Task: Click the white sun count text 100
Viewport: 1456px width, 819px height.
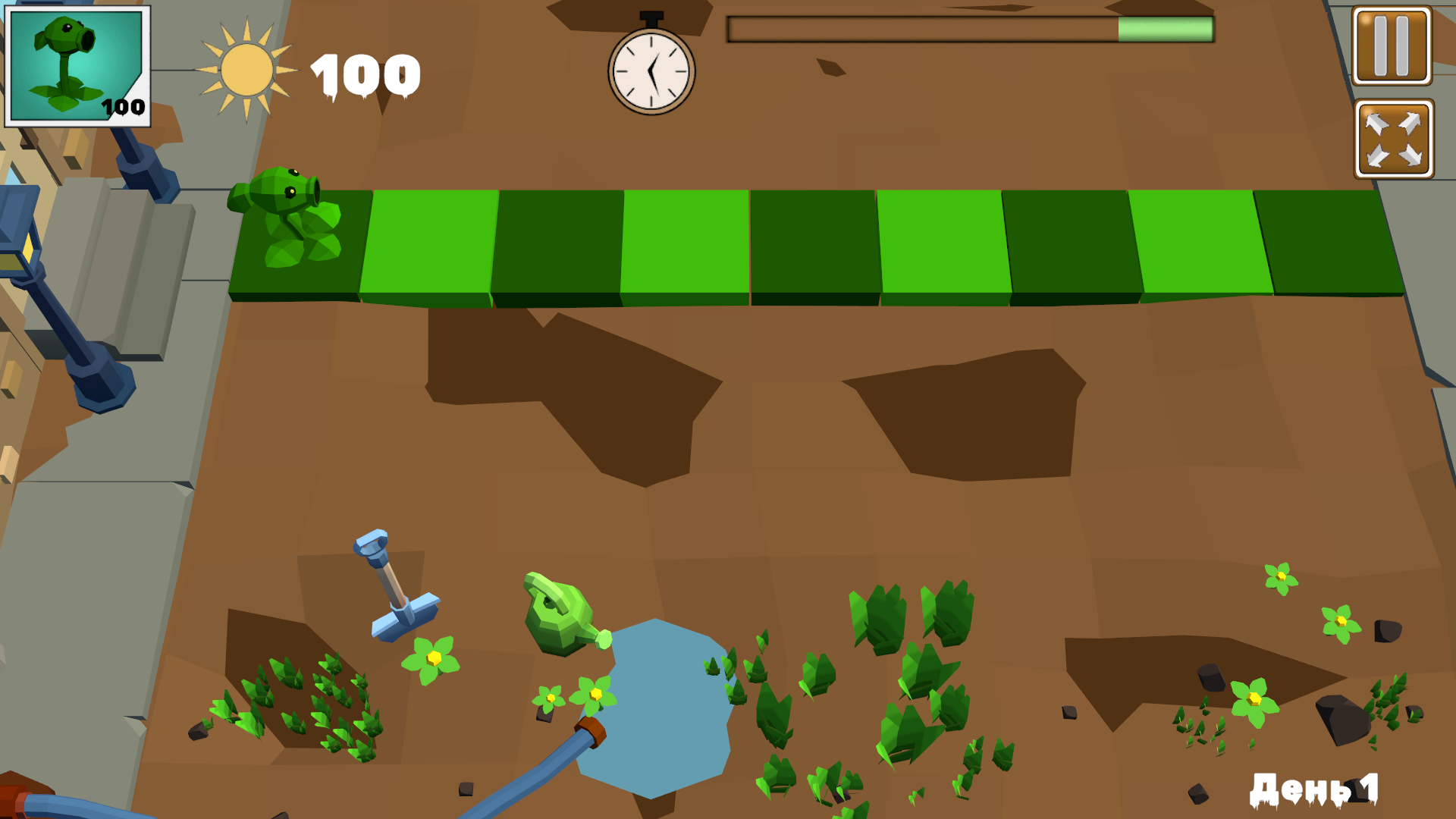Action: click(364, 72)
